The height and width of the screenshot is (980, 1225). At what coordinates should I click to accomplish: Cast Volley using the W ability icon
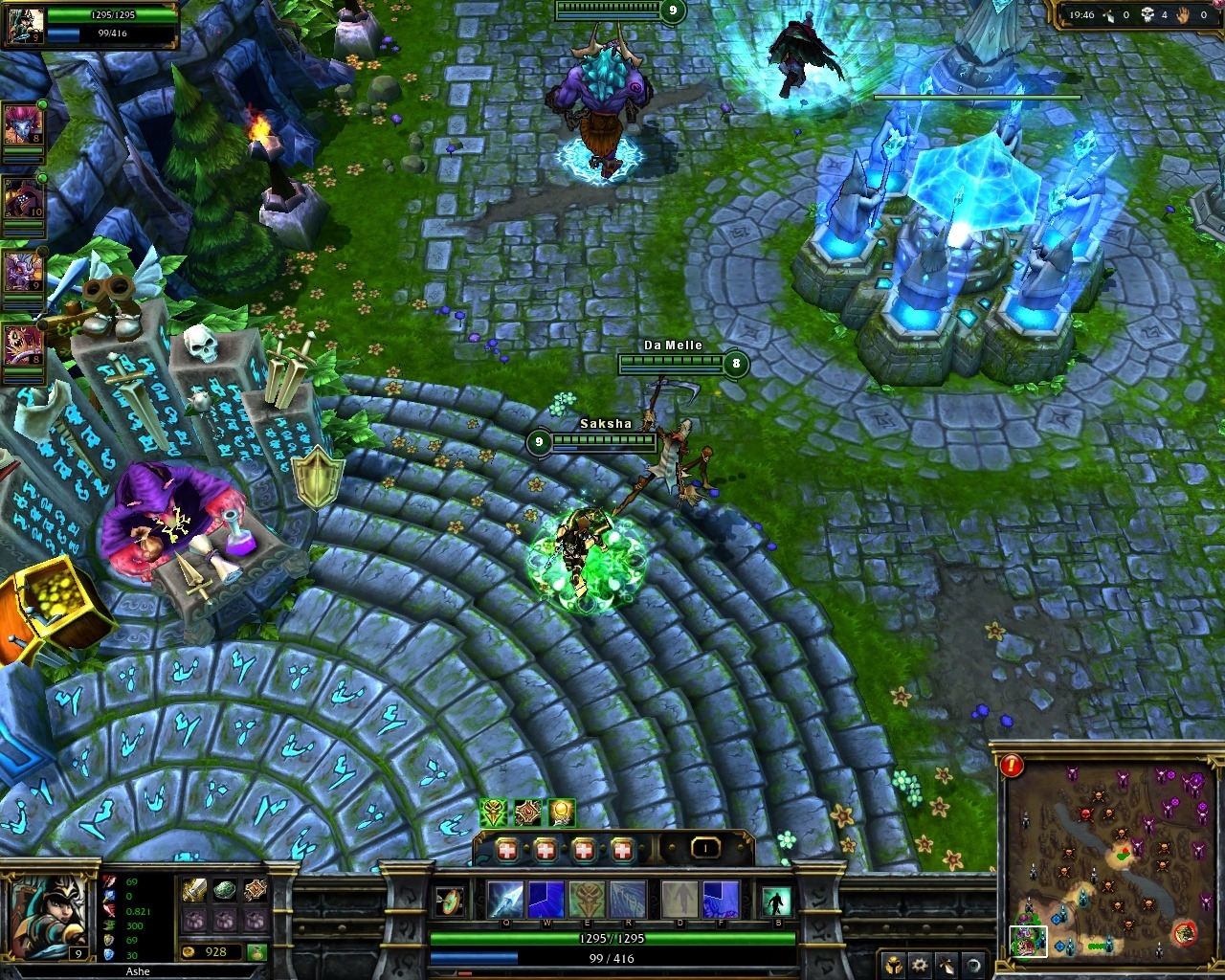point(546,898)
